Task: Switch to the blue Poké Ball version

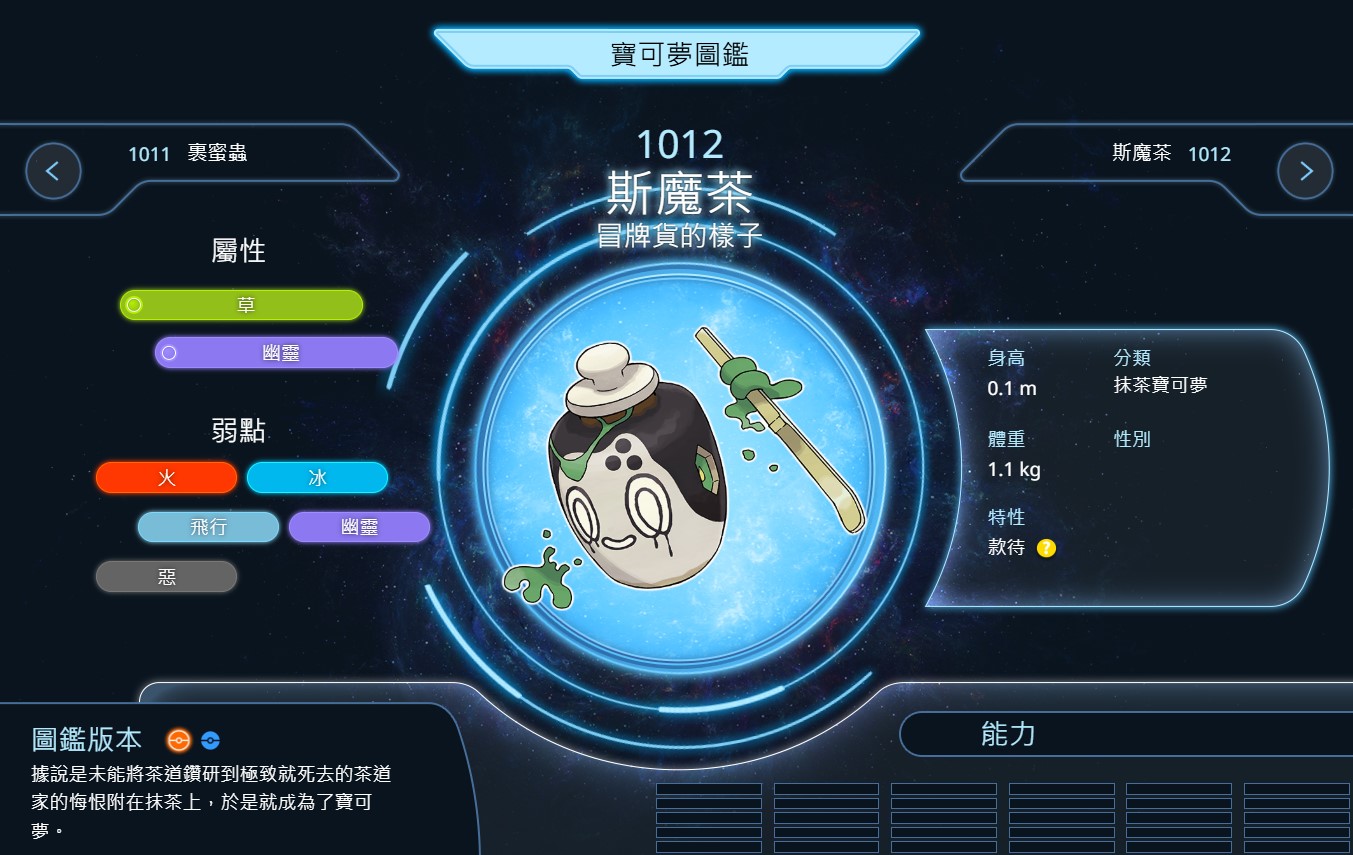Action: tap(210, 741)
